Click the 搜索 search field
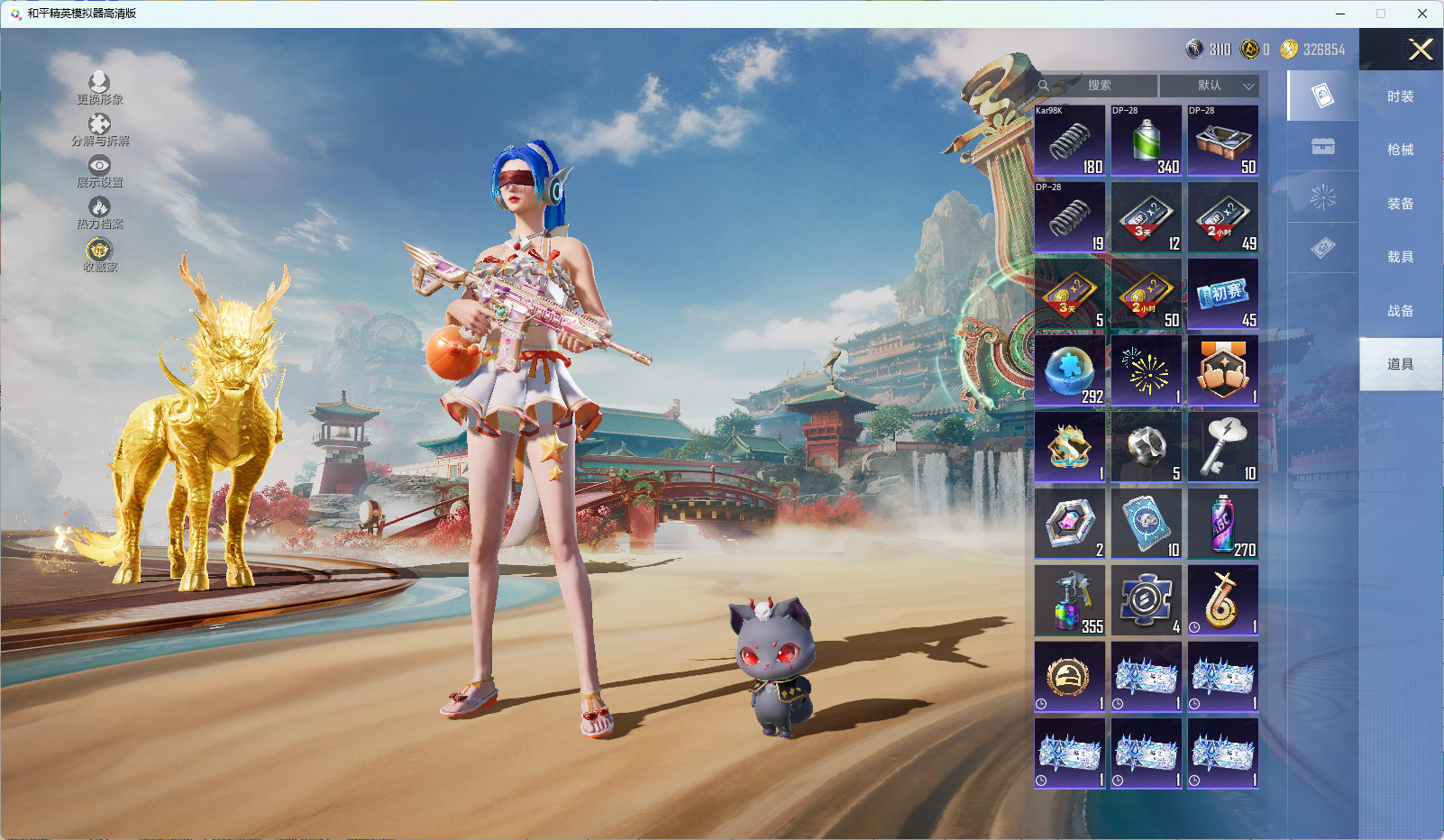Viewport: 1444px width, 840px height. coord(1098,86)
